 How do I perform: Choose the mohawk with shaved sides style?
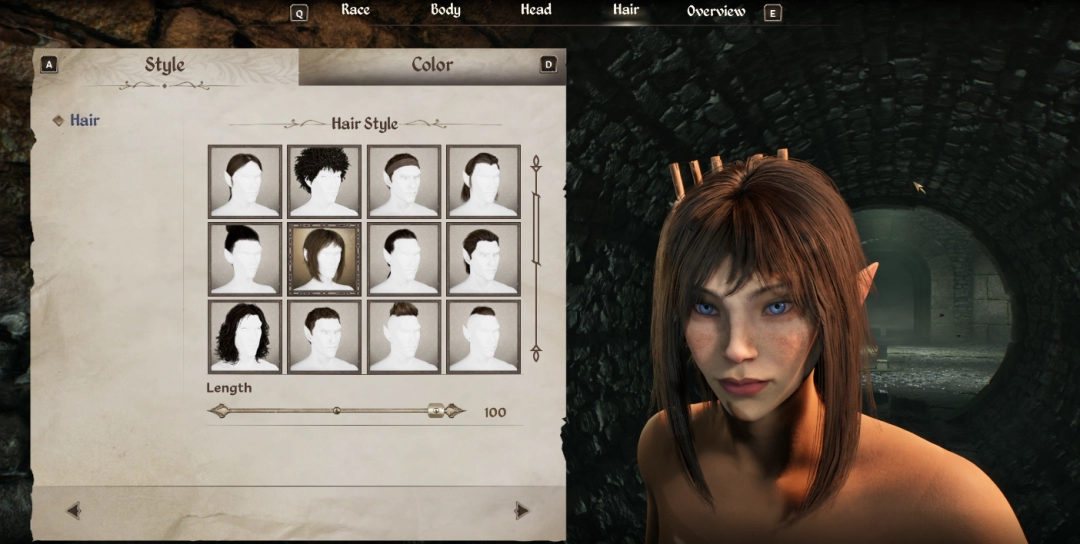[404, 336]
